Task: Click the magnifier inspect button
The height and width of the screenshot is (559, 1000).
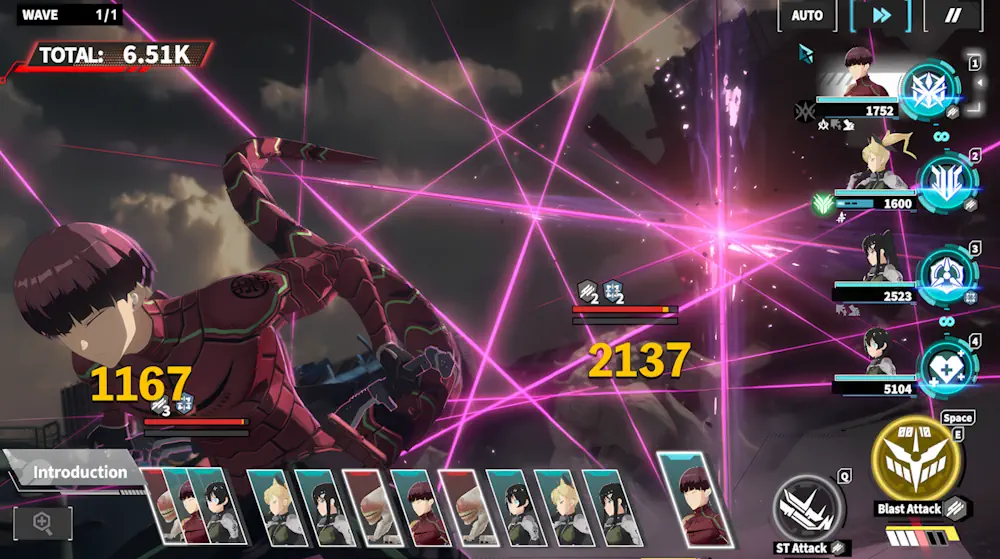Action: pos(42,521)
